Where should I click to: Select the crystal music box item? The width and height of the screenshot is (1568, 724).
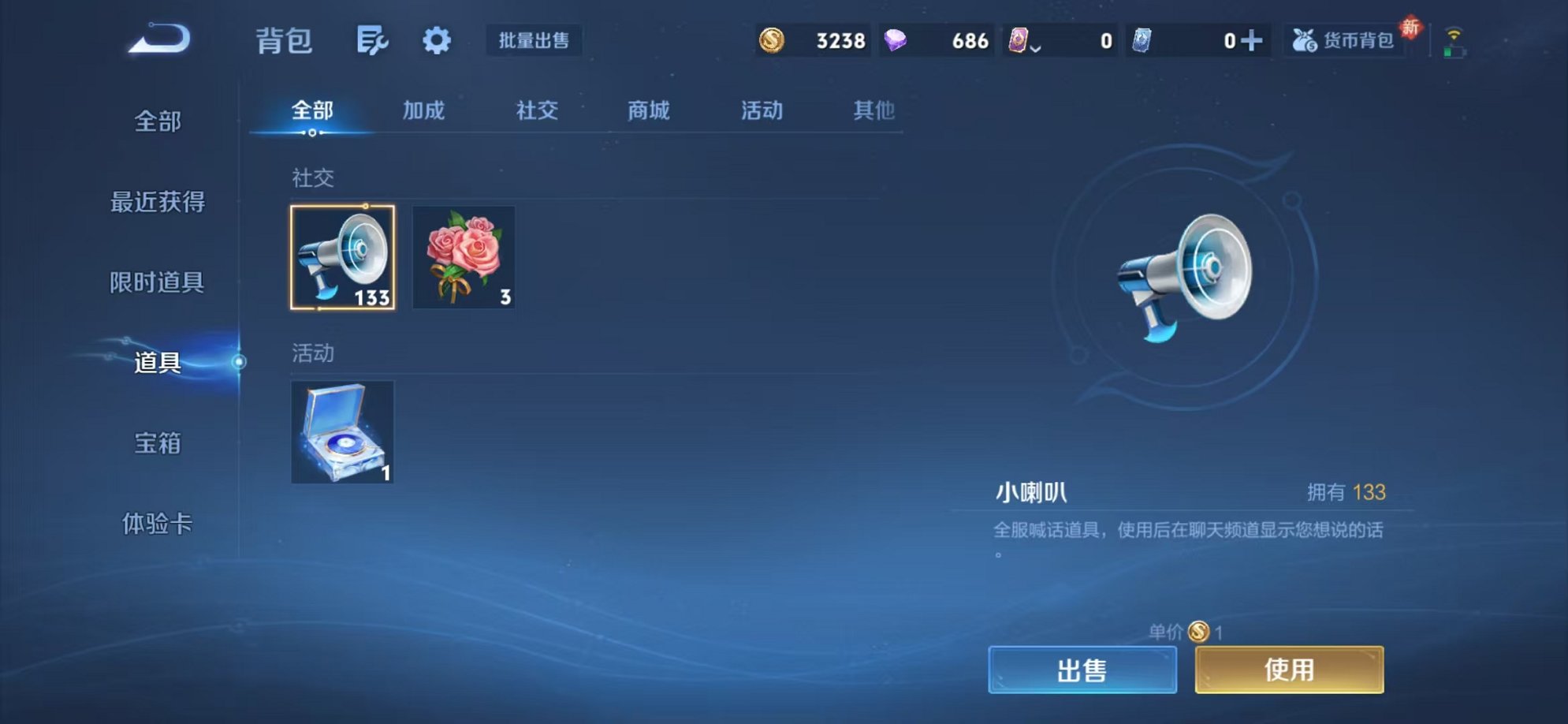pyautogui.click(x=342, y=432)
